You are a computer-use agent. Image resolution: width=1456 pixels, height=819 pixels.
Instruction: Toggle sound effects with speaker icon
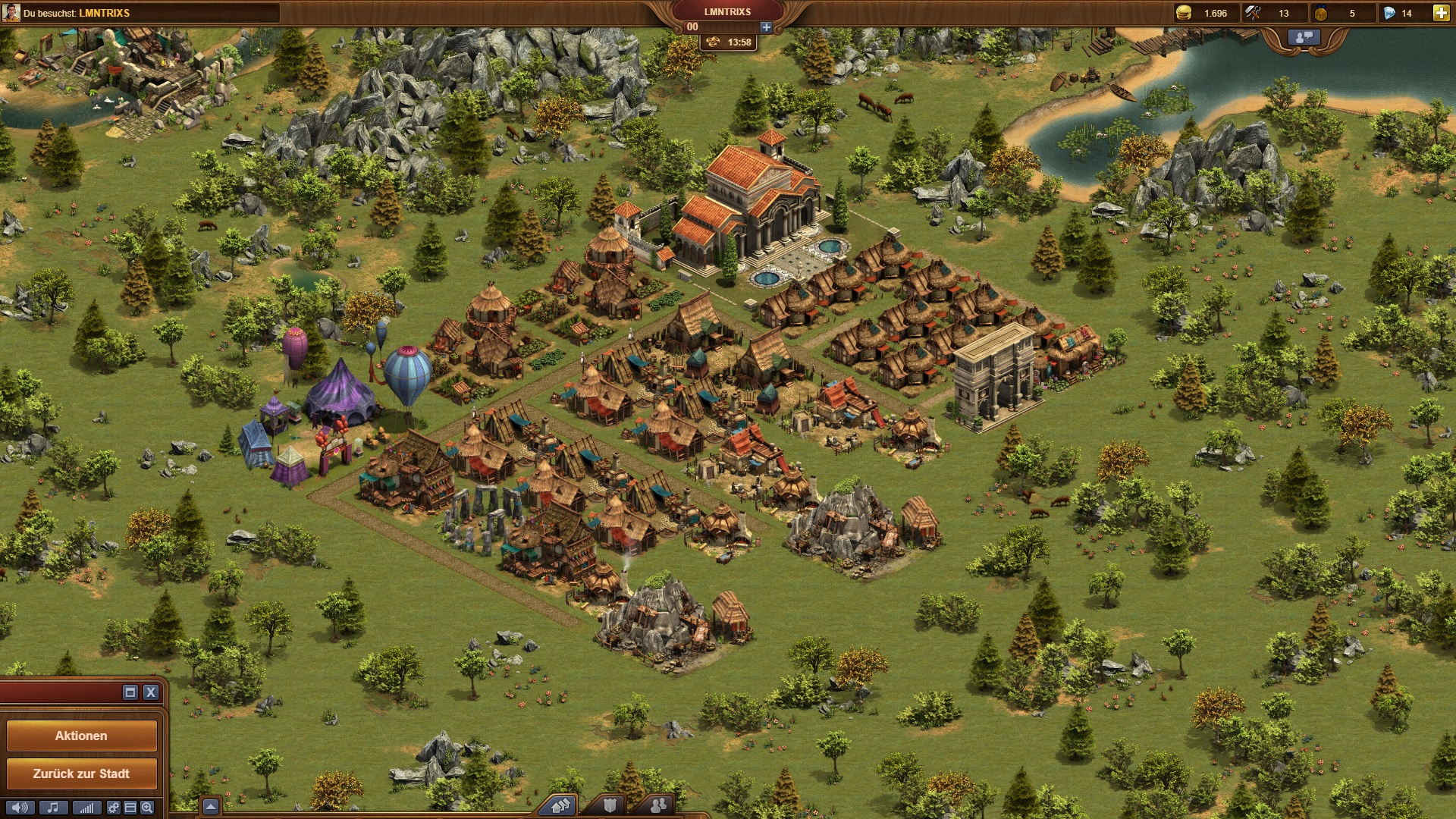pos(20,808)
